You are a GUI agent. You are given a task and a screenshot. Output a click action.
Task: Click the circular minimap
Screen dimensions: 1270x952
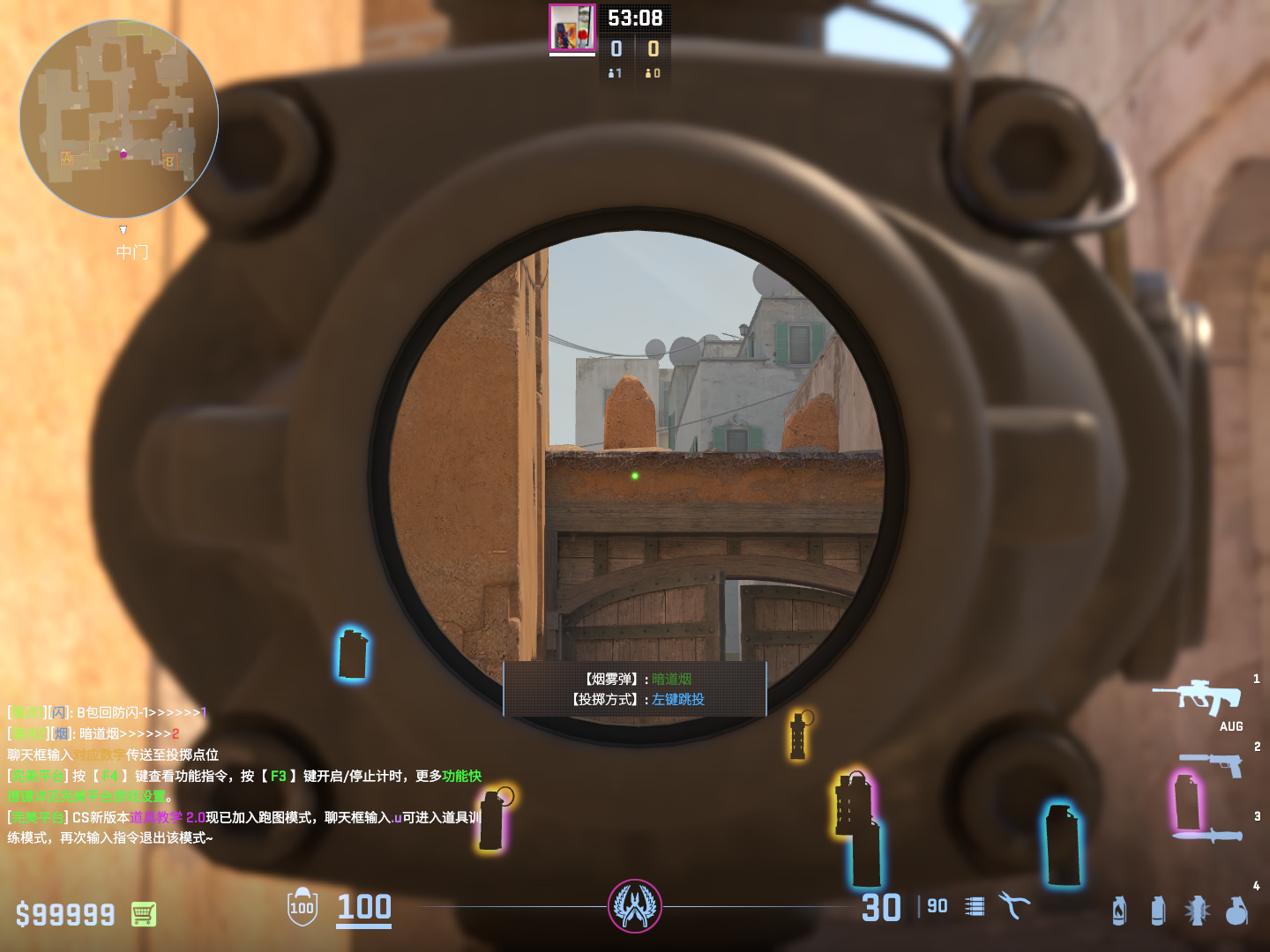tap(119, 119)
